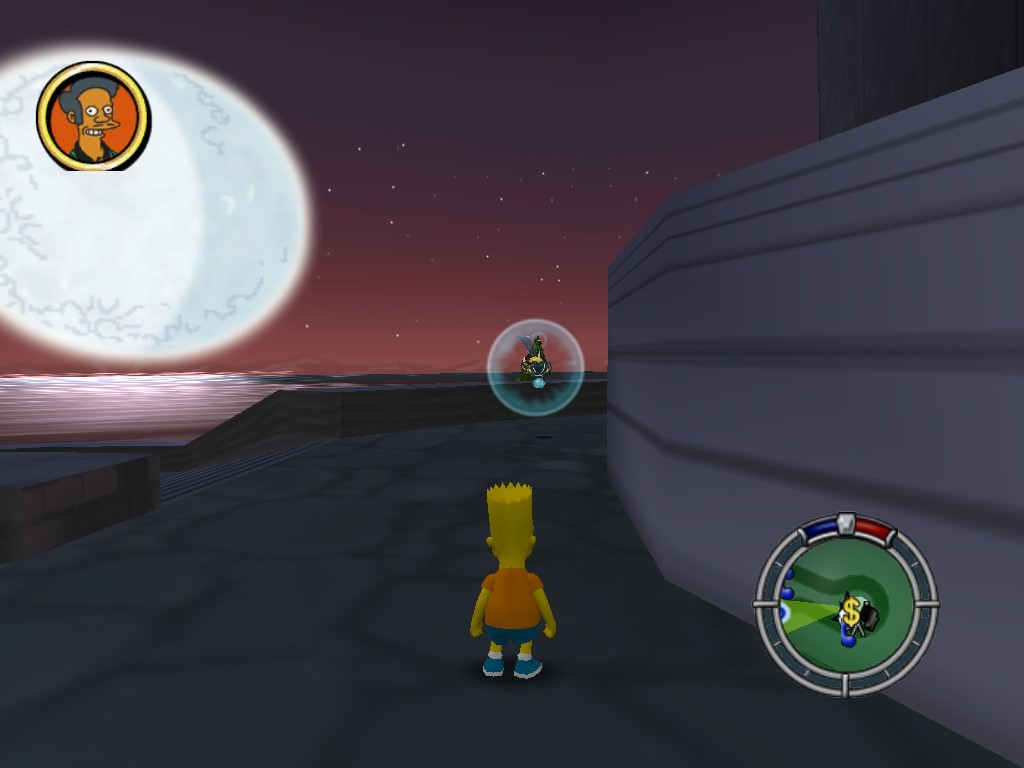Viewport: 1024px width, 768px height.
Task: Select the yellow dollar sign marker on radar
Action: pos(850,611)
